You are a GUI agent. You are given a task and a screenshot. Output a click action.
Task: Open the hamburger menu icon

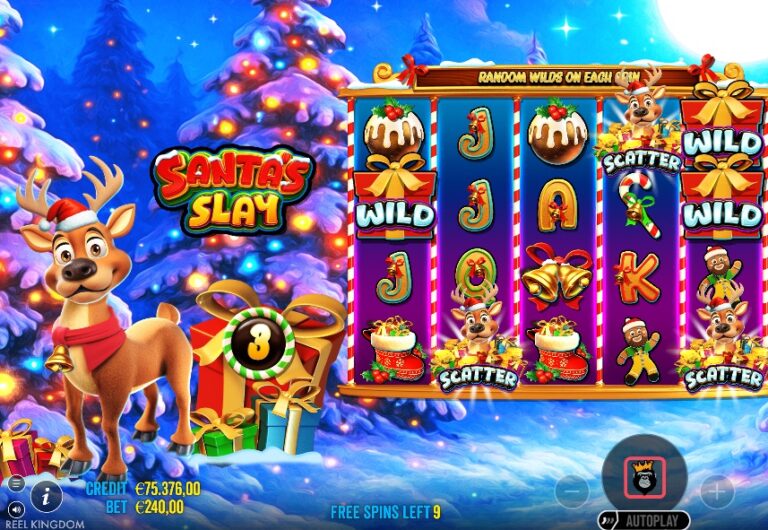tap(15, 484)
